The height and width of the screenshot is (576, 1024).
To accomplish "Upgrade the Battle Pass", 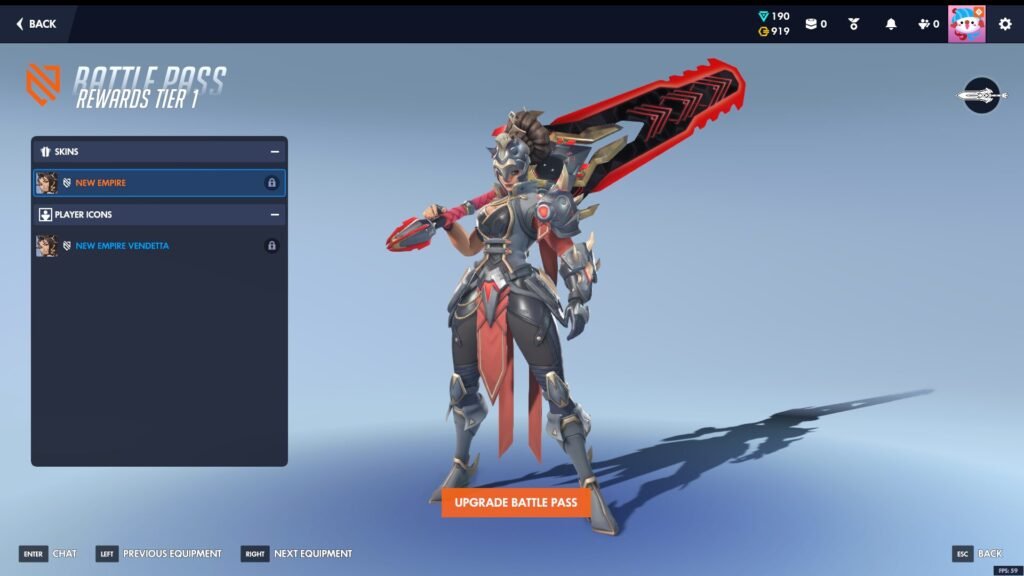I will click(516, 502).
